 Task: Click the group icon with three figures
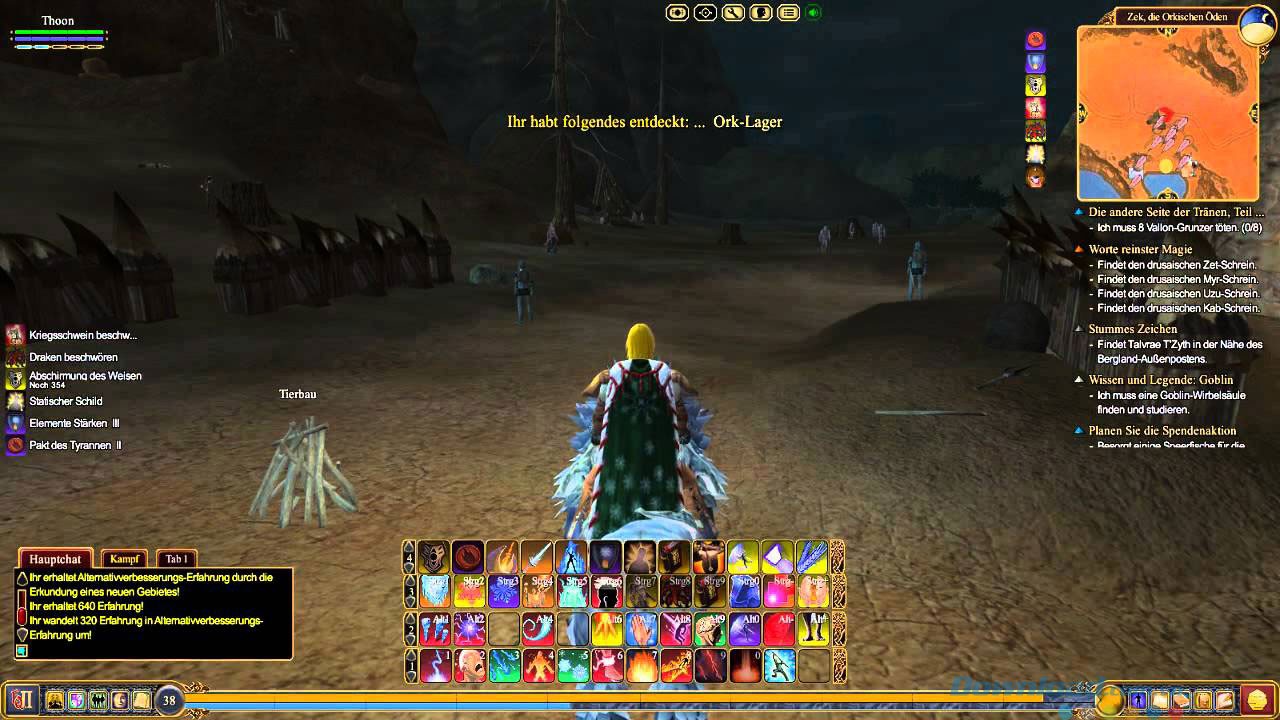(97, 701)
